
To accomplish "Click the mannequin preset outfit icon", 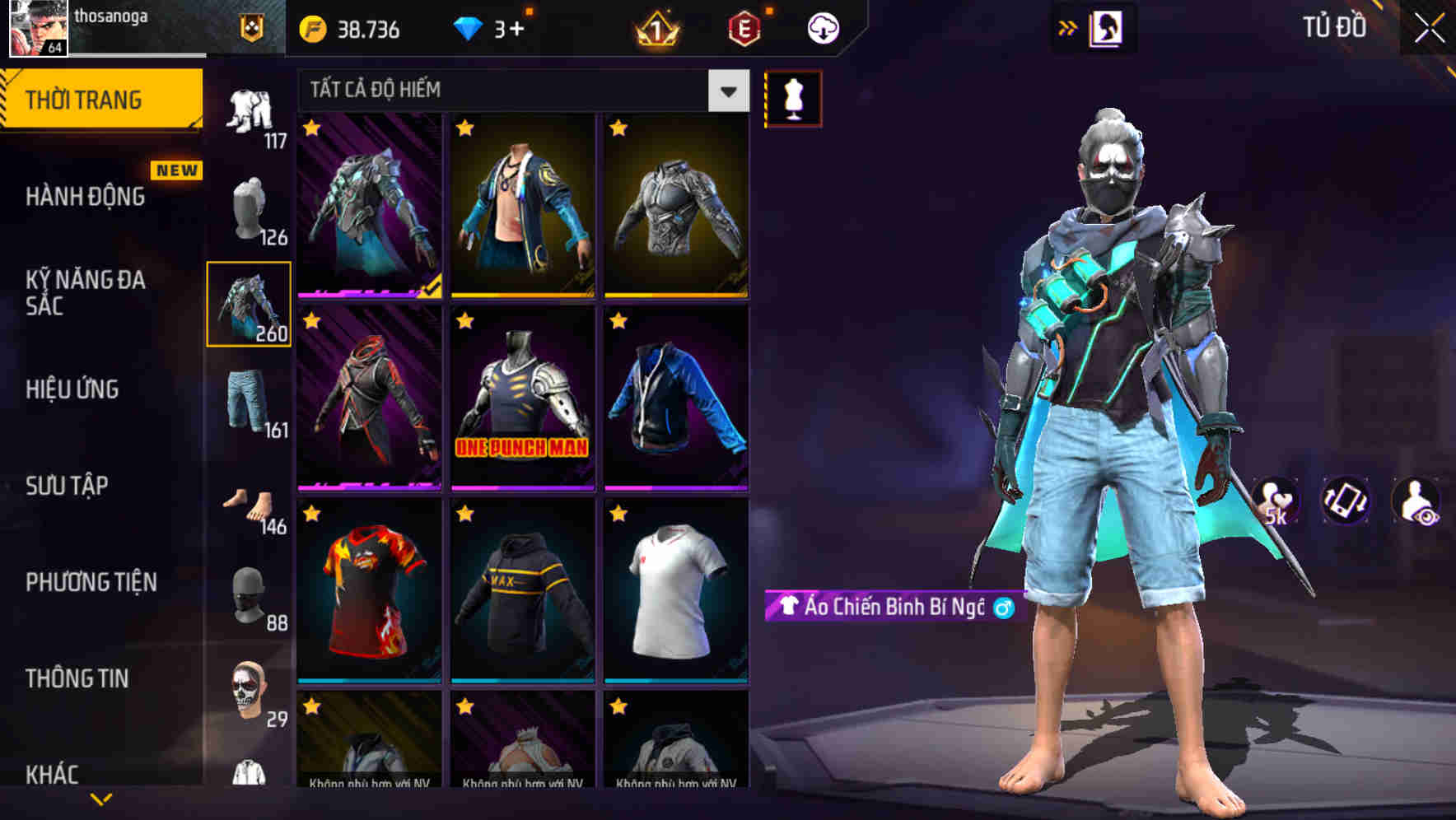I will tap(793, 97).
